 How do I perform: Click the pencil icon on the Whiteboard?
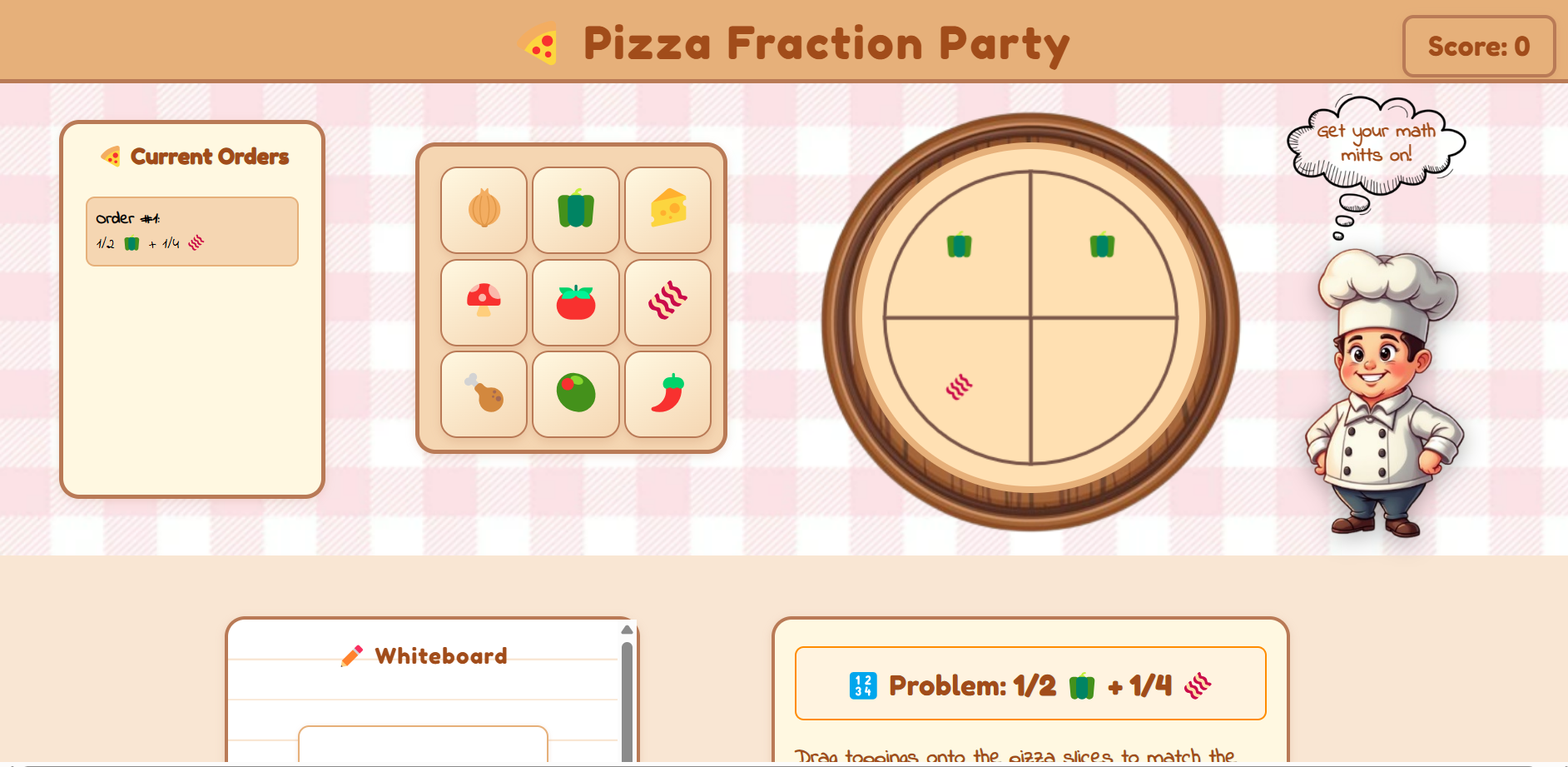click(353, 655)
